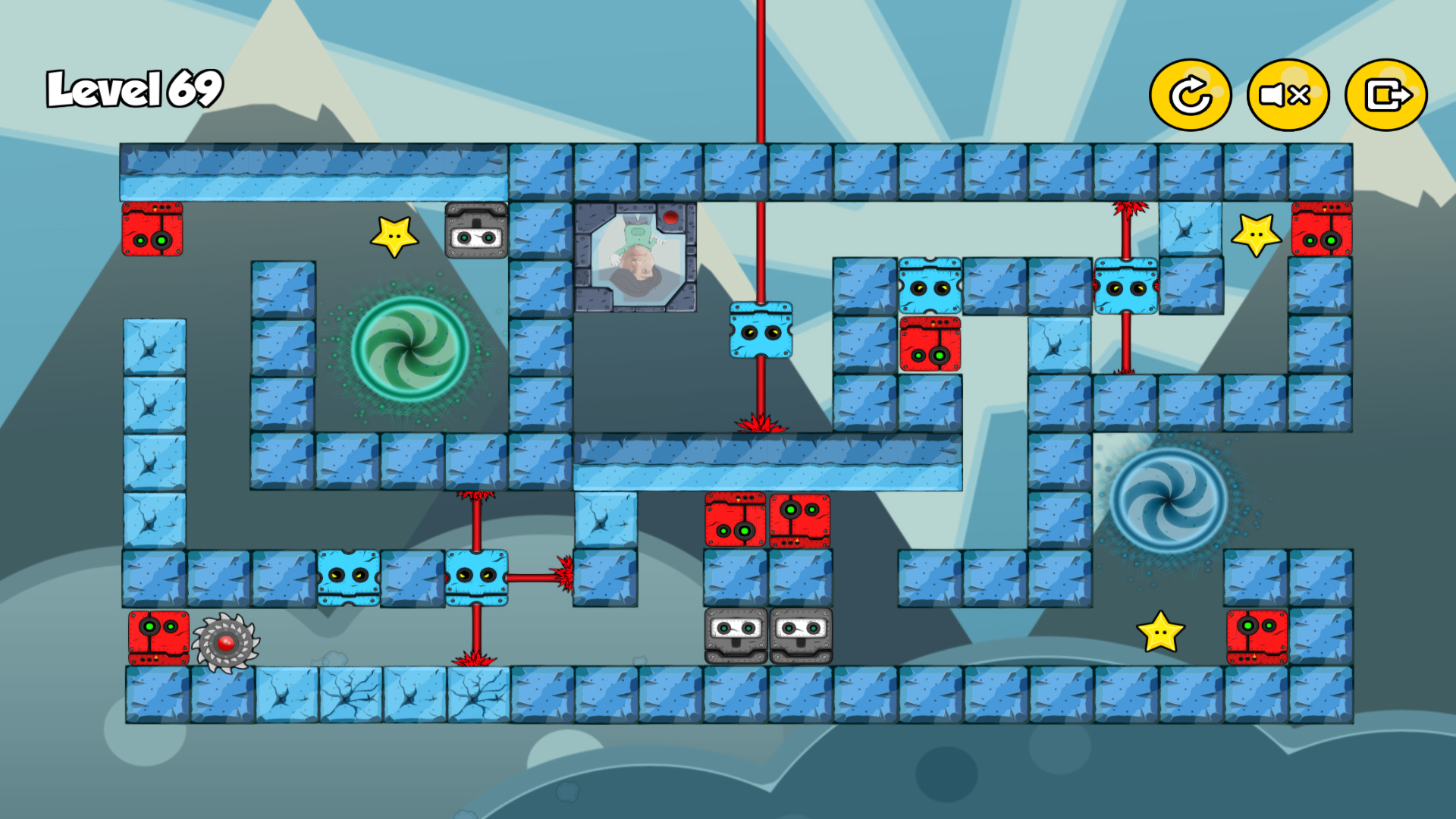Viewport: 1456px width, 819px height.
Task: Exit to the level menu
Action: 1385,94
